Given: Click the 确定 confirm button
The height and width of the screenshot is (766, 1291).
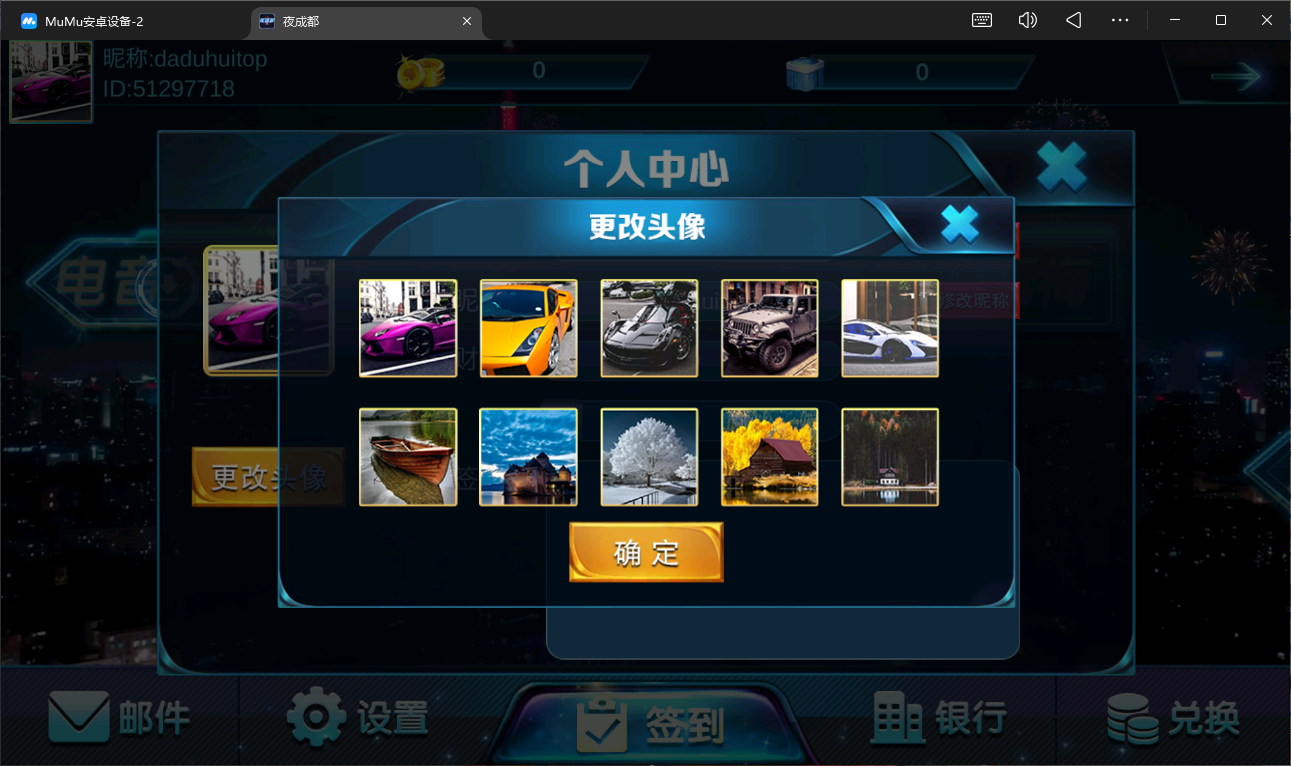Looking at the screenshot, I should 645,550.
